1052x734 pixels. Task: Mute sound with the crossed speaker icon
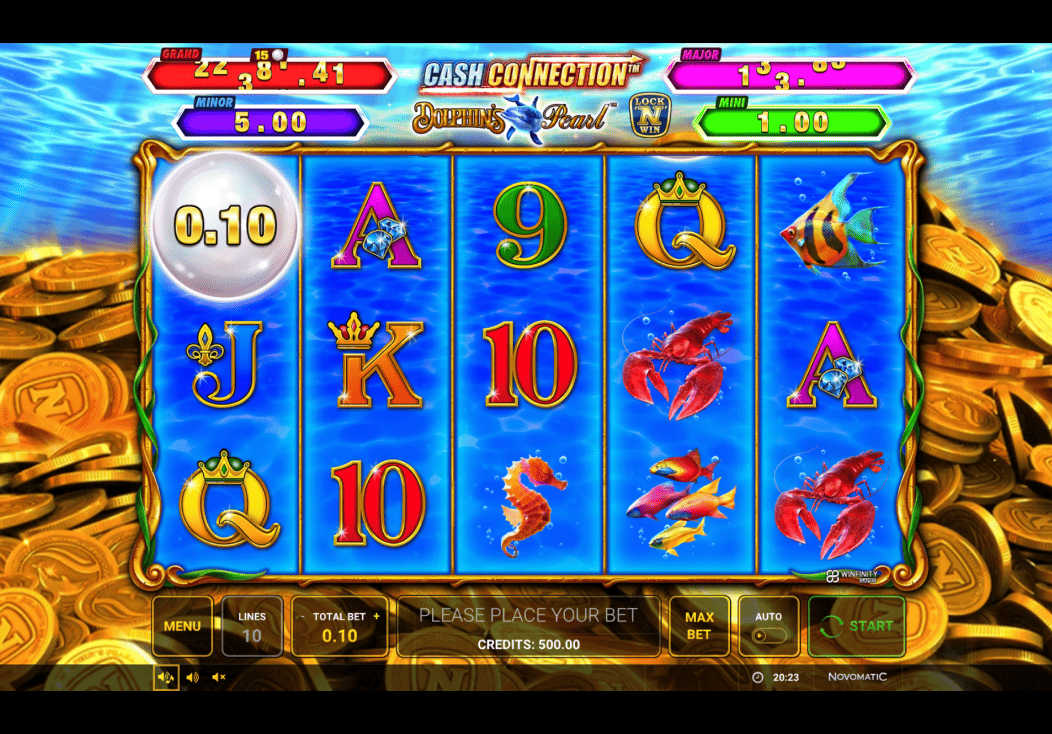(x=219, y=677)
